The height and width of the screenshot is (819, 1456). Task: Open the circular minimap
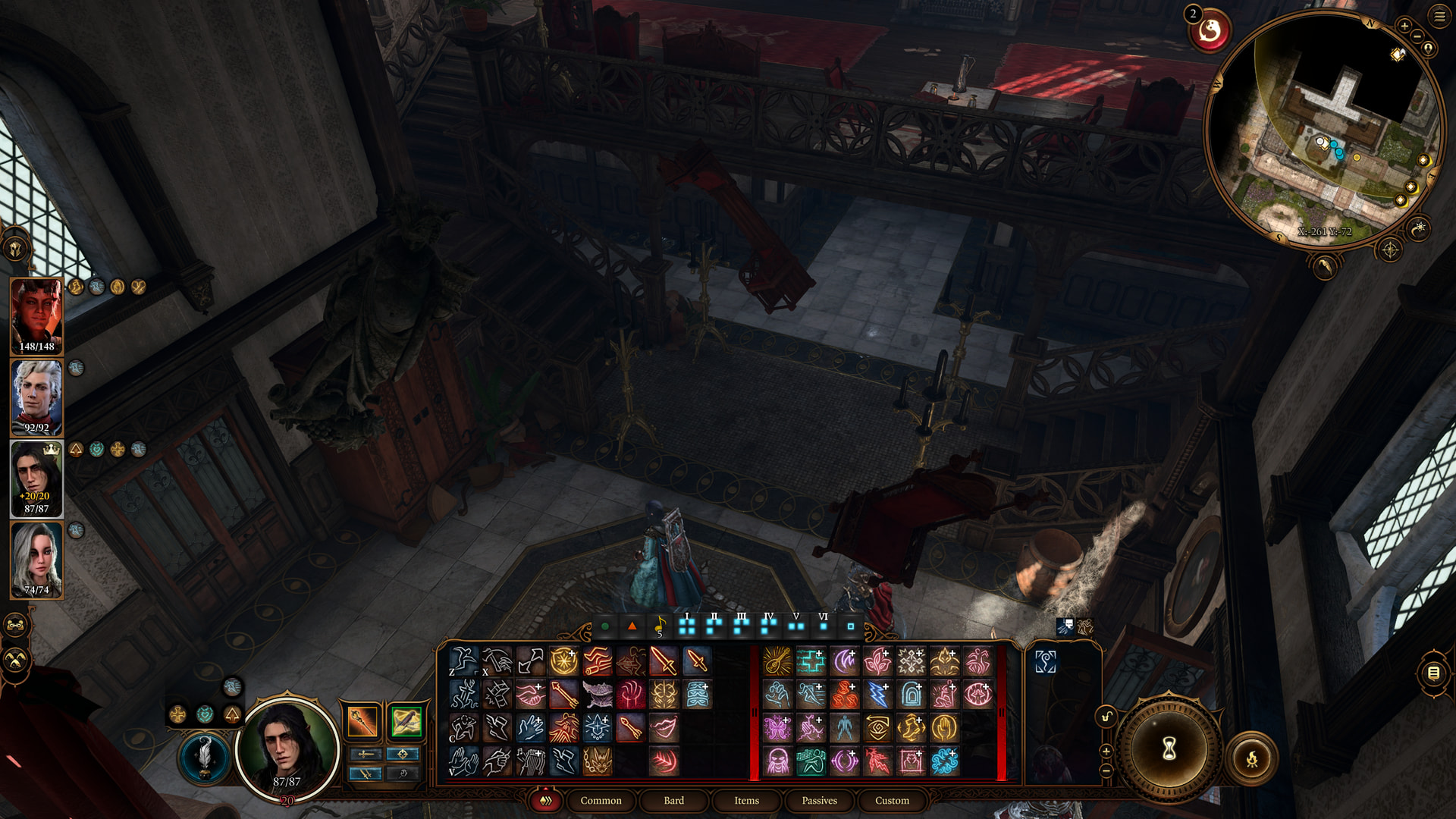1323,129
